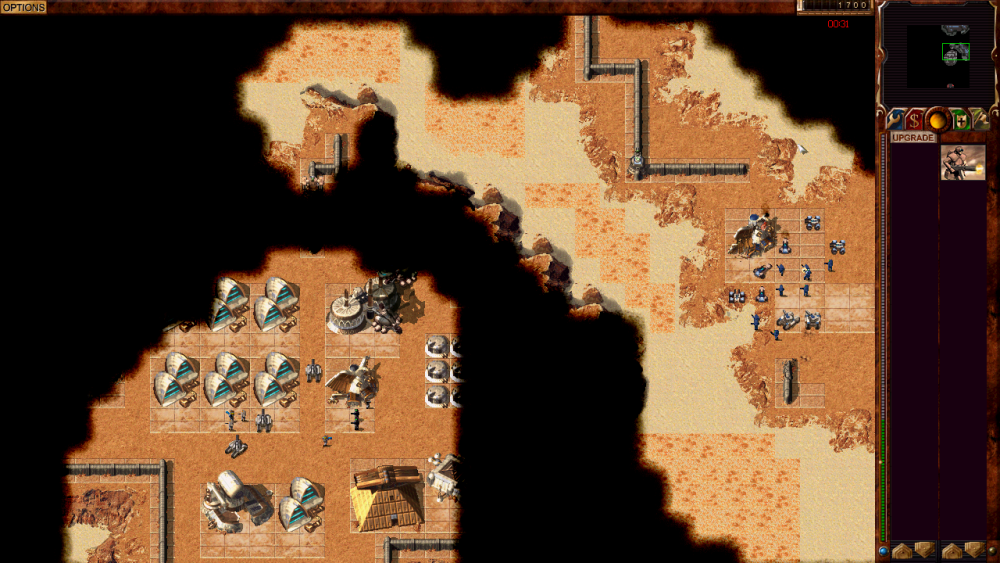Image resolution: width=1000 pixels, height=563 pixels.
Task: Click the Upgrade button
Action: click(913, 137)
